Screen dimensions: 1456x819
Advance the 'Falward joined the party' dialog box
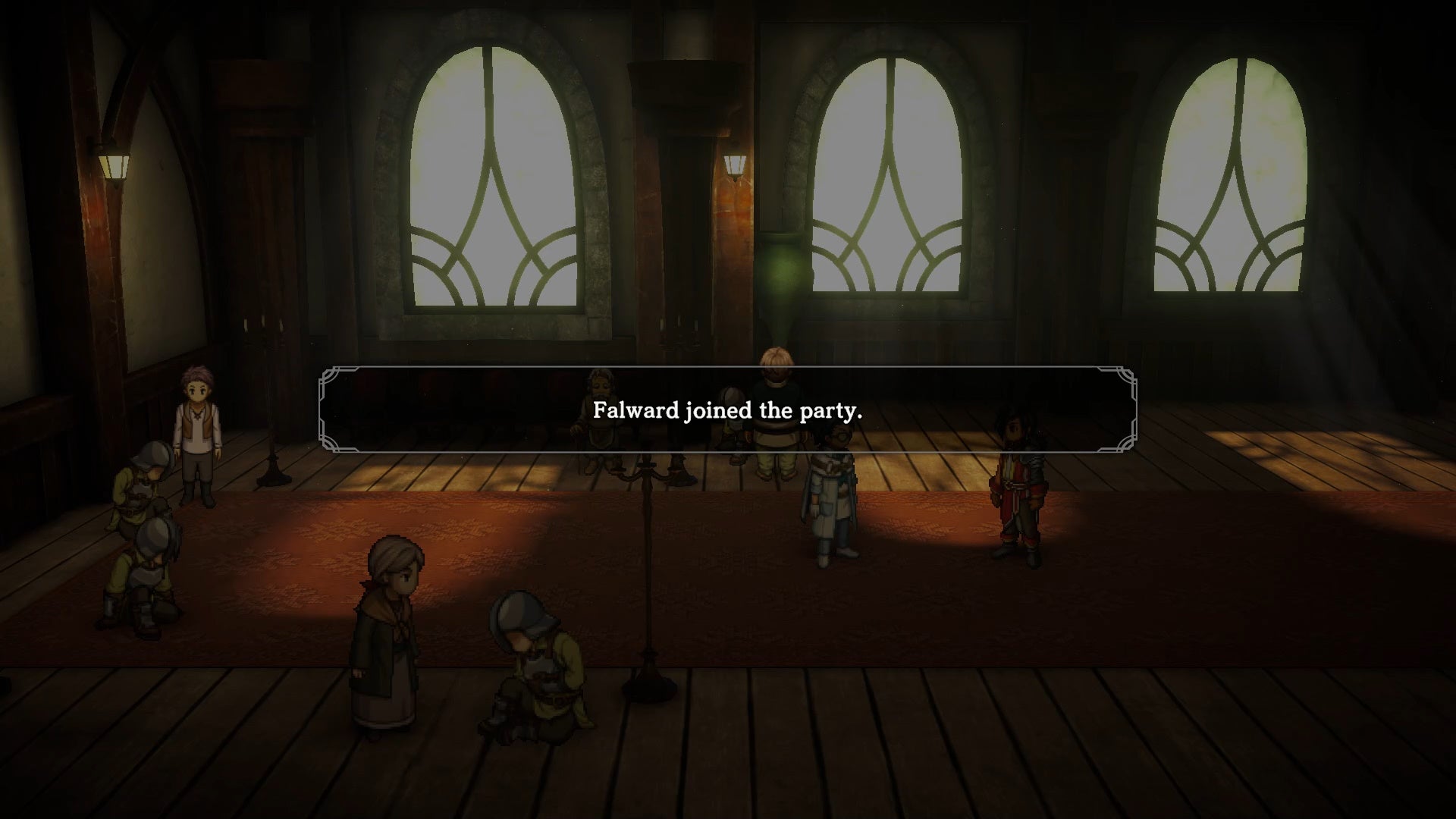click(728, 412)
